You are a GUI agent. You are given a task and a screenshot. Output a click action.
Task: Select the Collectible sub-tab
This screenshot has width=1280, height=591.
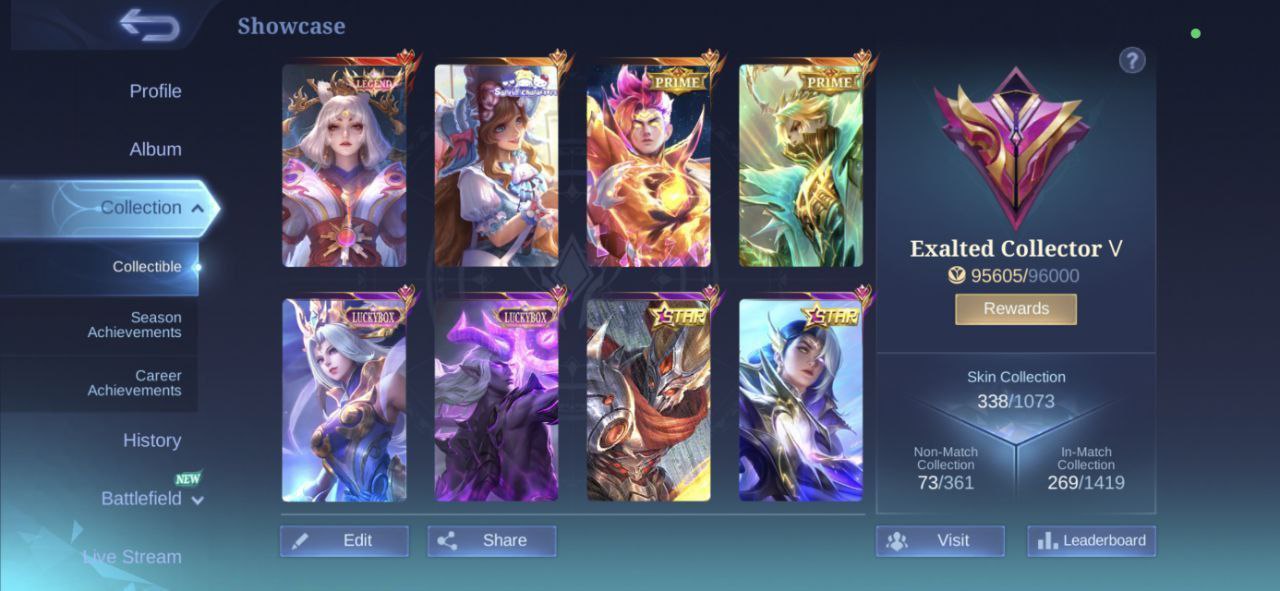coord(147,267)
